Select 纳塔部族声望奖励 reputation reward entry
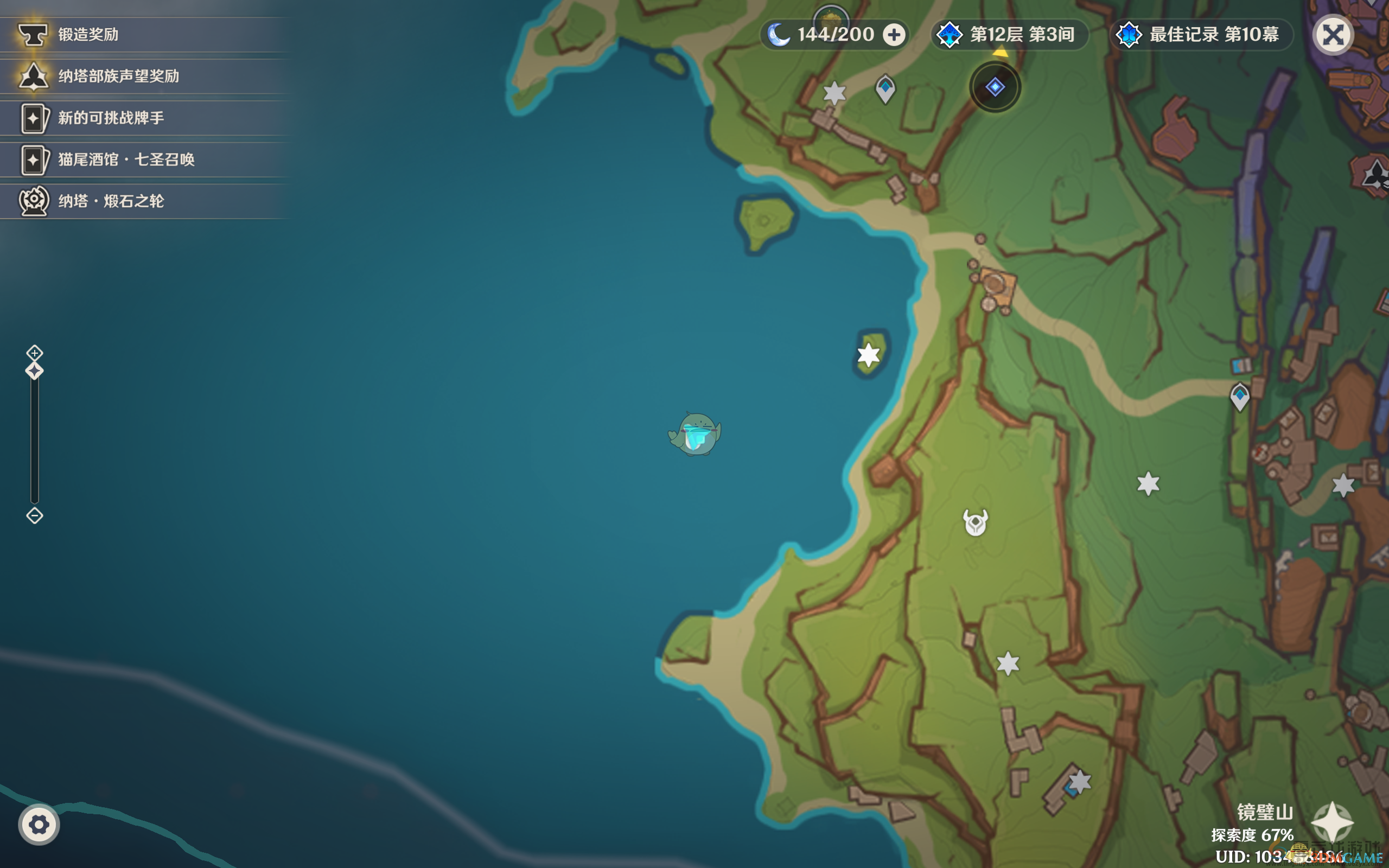The width and height of the screenshot is (1389, 868). click(x=118, y=76)
